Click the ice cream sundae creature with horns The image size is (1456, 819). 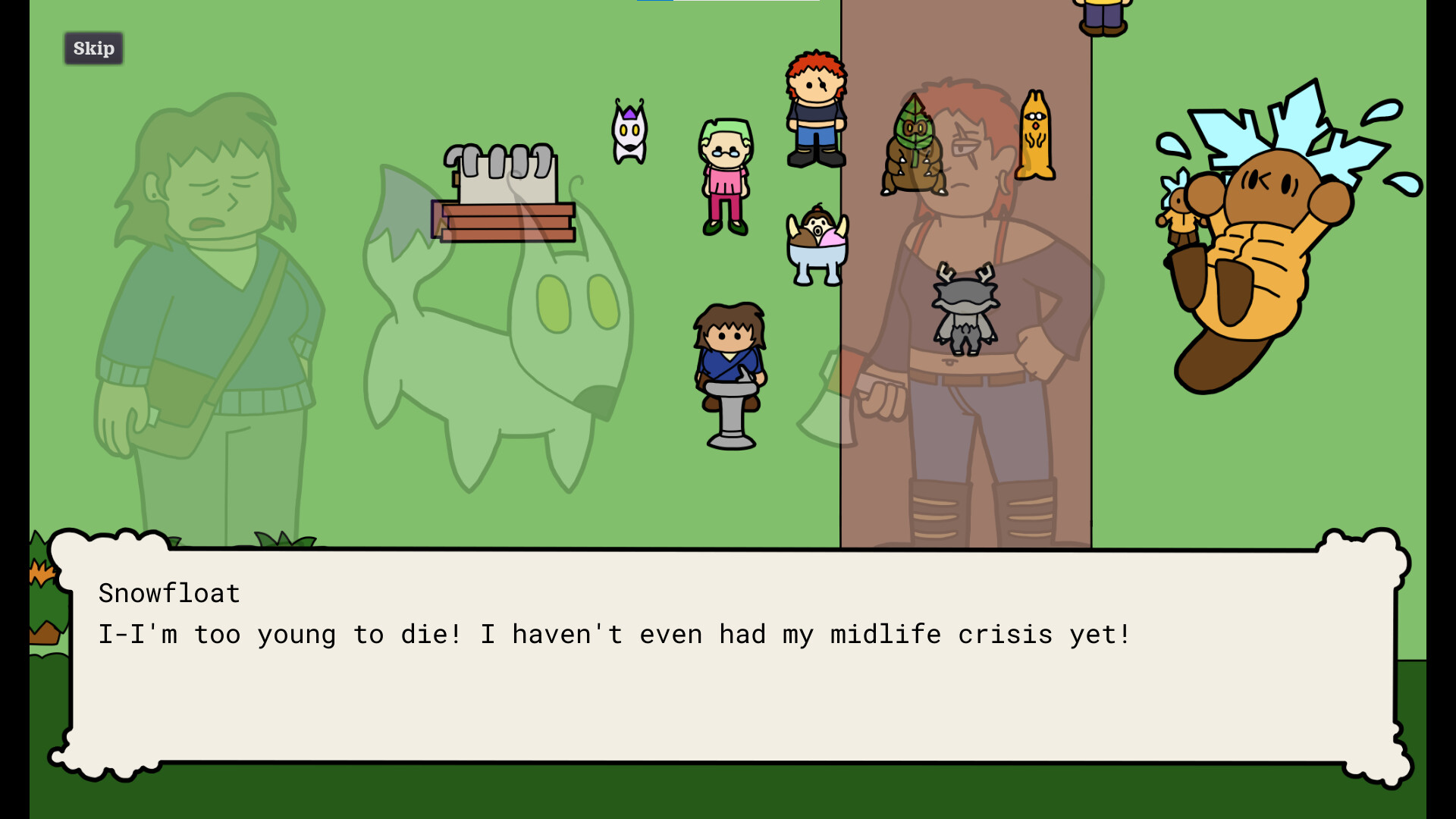(x=817, y=243)
